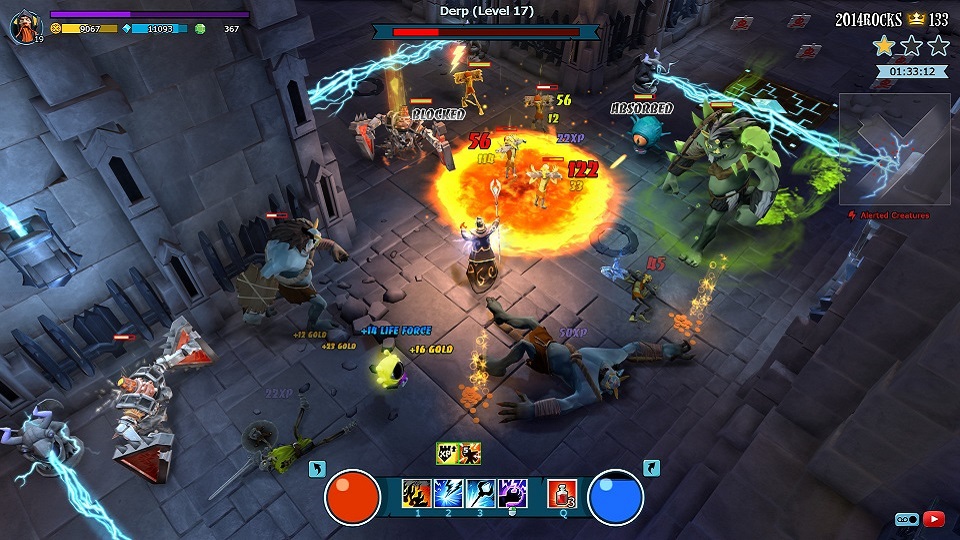Cast the lightning burst spell in slot 2
Screen dimensions: 960x540
[448, 493]
